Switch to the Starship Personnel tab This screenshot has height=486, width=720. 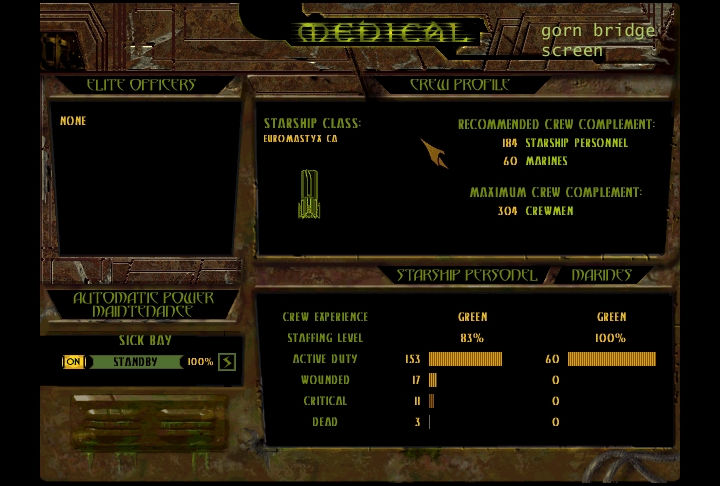466,275
